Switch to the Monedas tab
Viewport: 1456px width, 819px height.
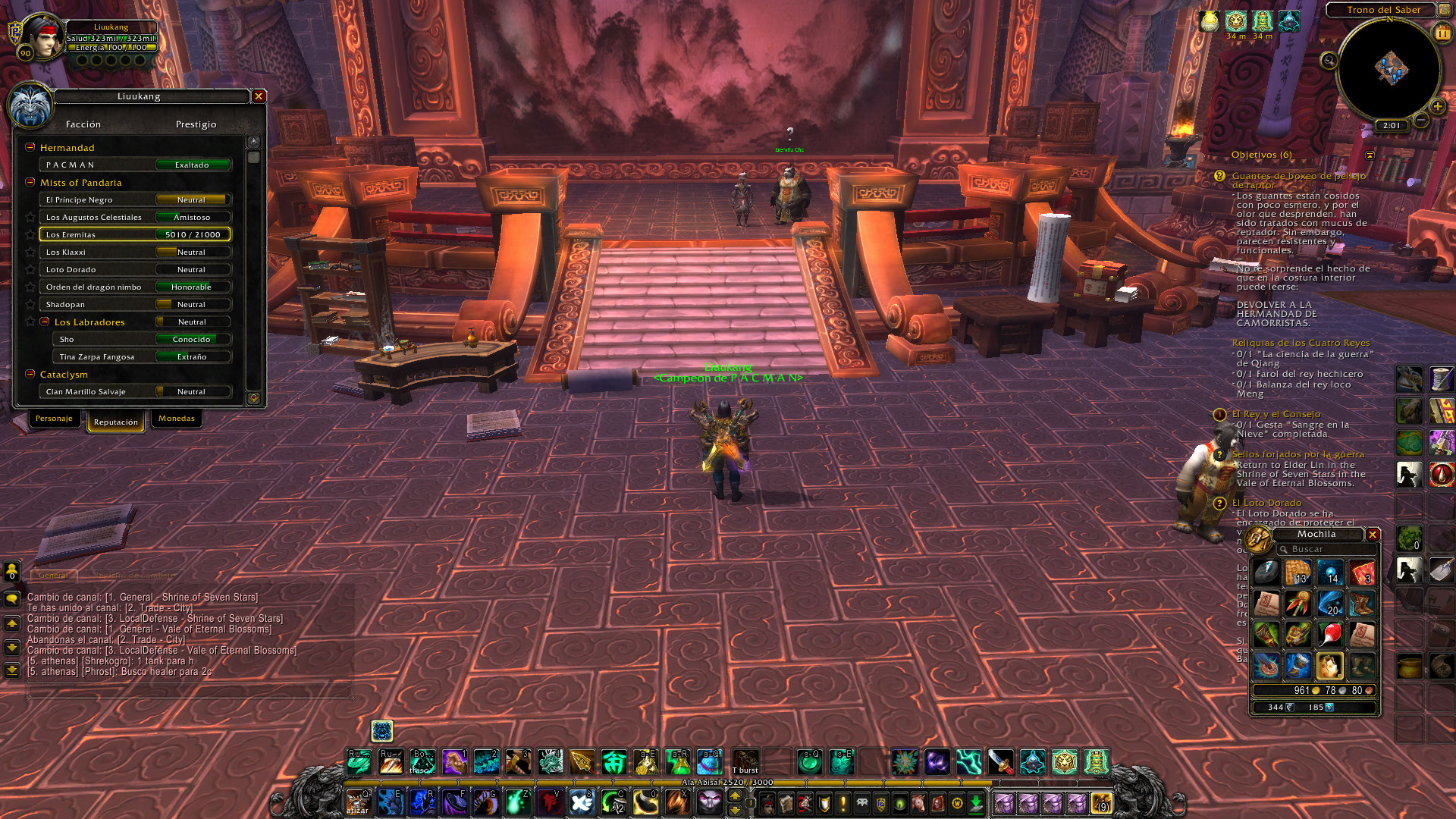[x=176, y=419]
